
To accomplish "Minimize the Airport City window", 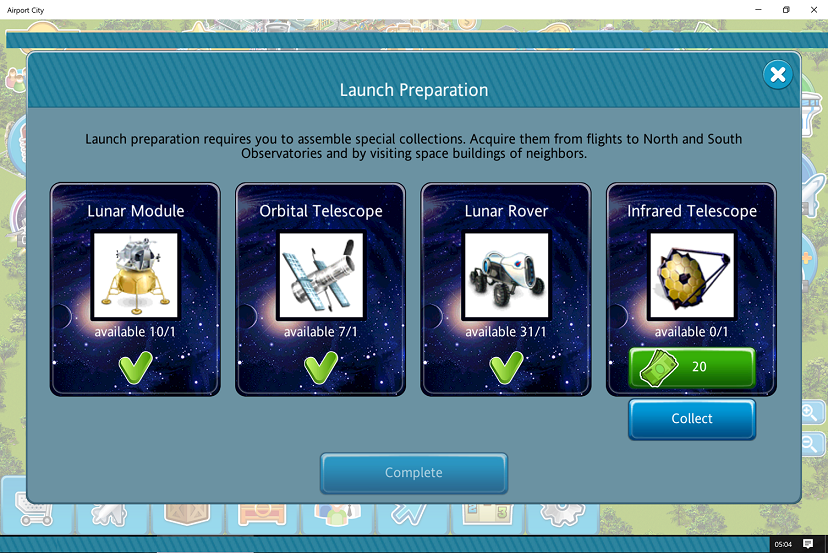I will tap(757, 9).
